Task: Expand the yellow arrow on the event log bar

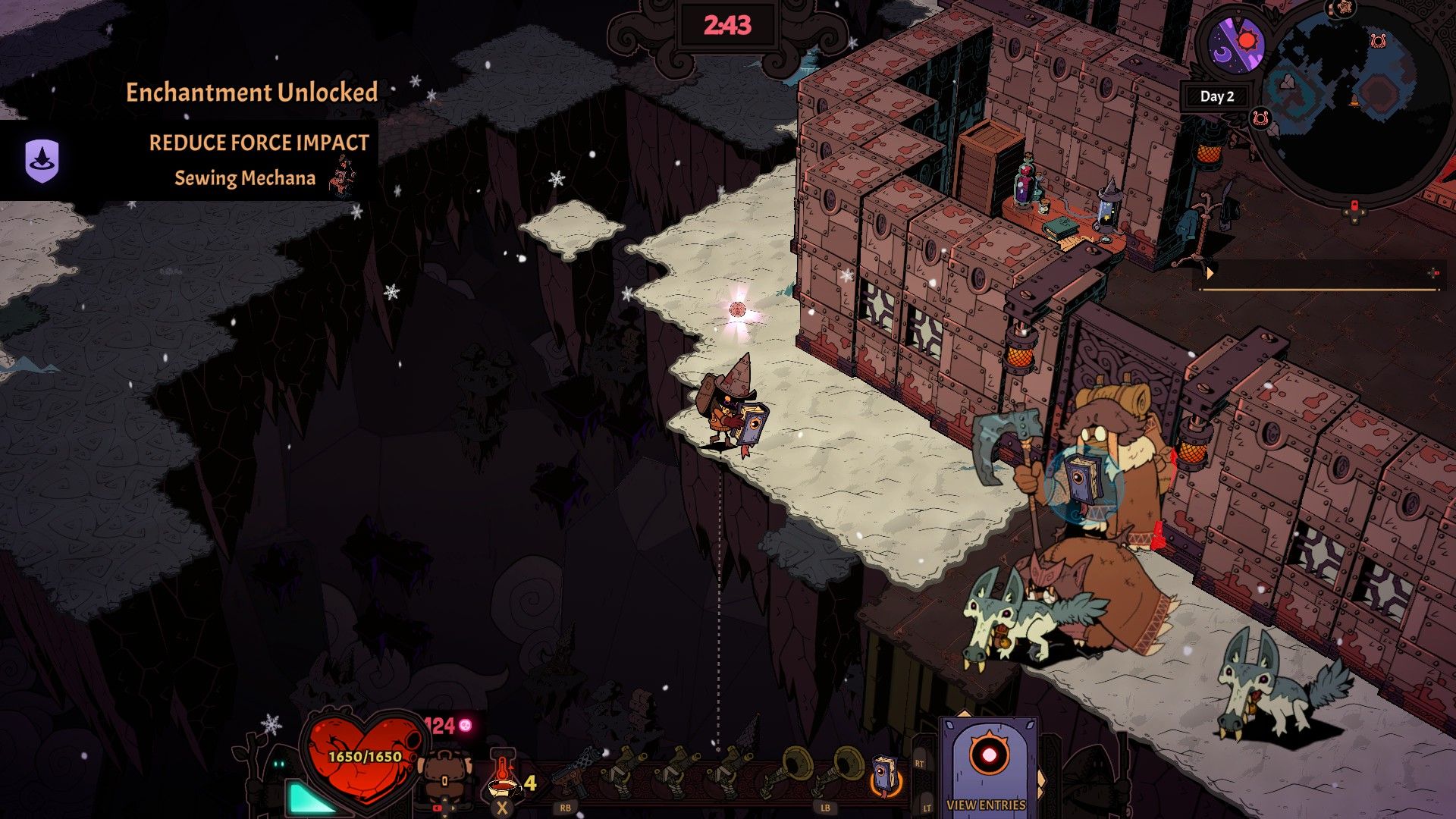Action: coord(1210,274)
